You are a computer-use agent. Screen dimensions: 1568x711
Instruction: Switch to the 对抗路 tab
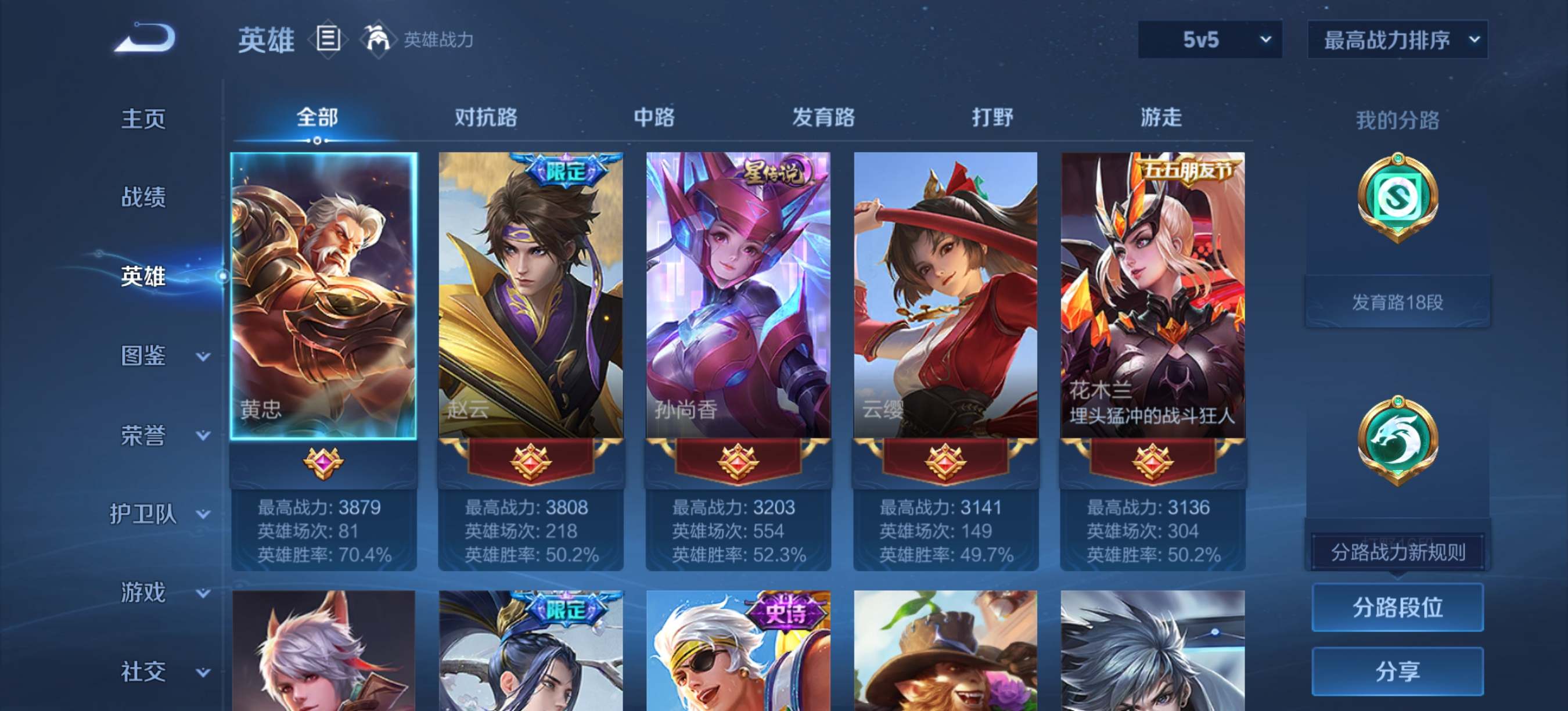click(x=485, y=117)
